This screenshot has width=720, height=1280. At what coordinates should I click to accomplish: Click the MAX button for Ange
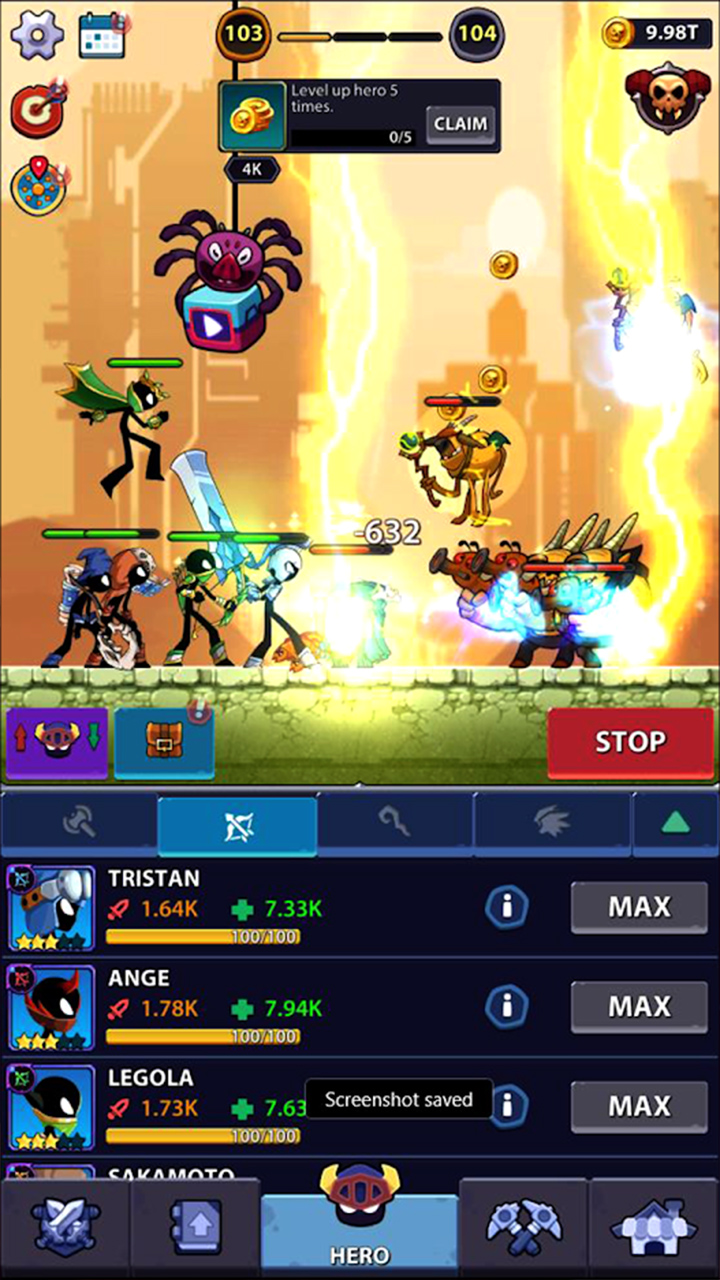click(x=638, y=1007)
